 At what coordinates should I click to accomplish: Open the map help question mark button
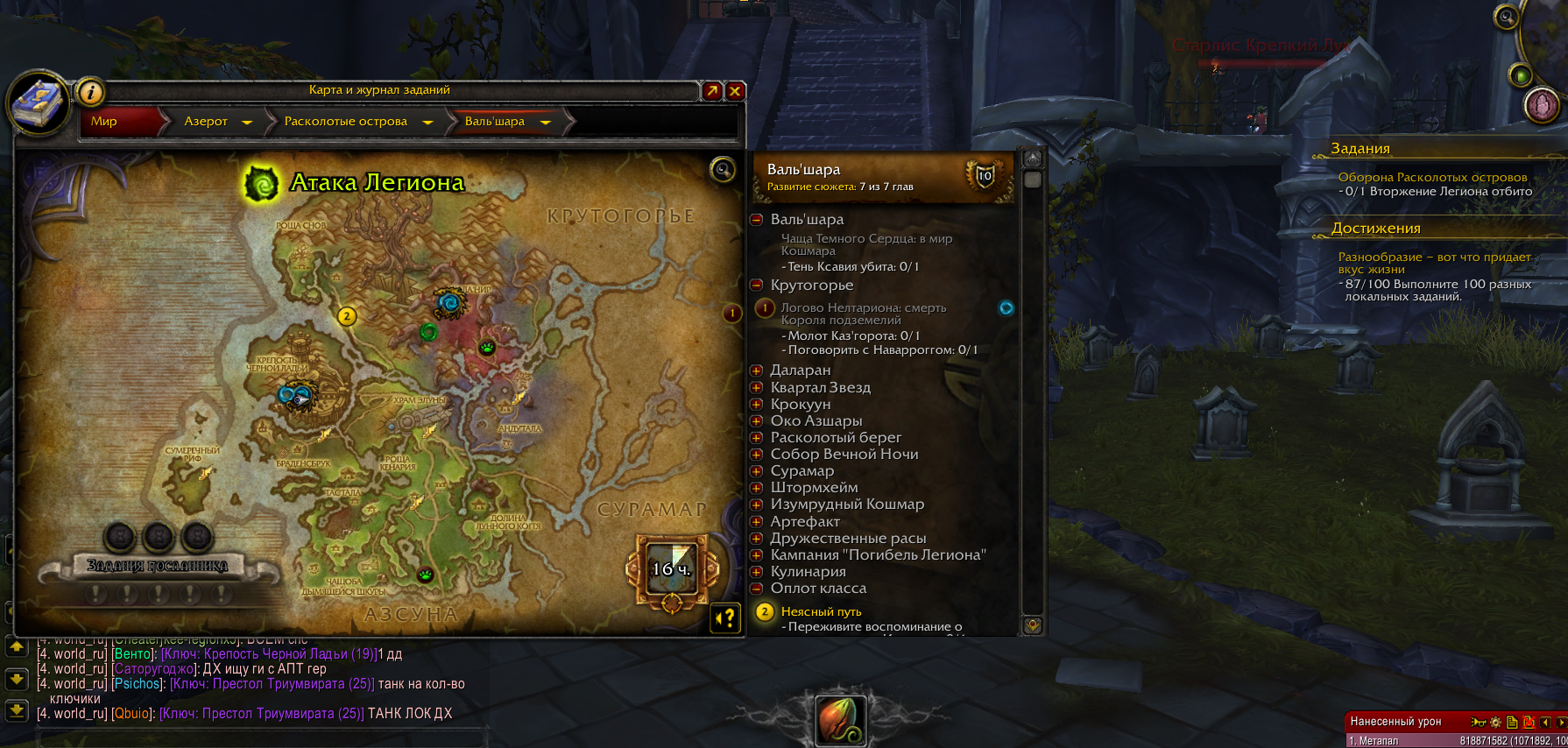point(726,618)
